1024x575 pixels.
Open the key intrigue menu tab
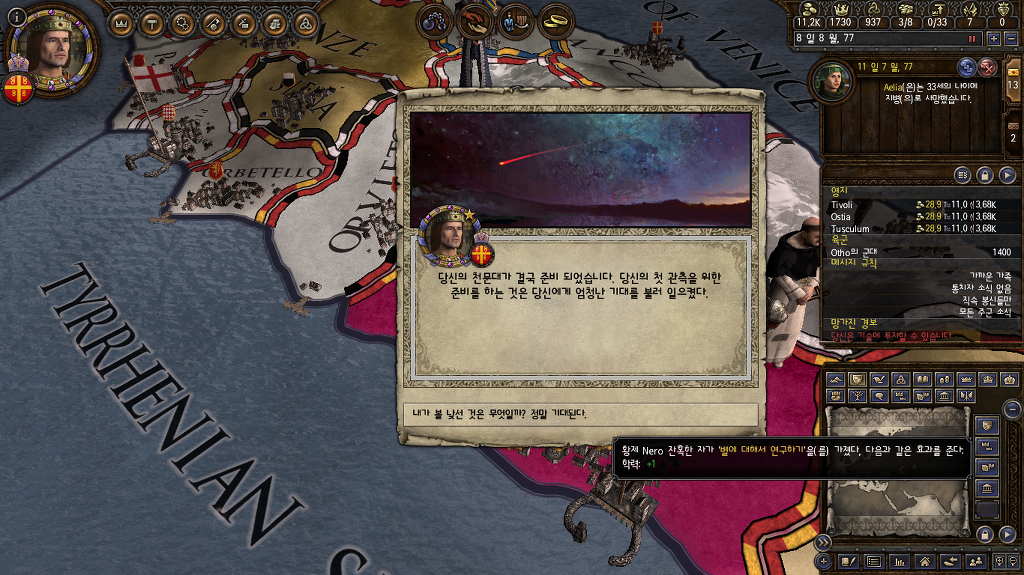[x=213, y=23]
